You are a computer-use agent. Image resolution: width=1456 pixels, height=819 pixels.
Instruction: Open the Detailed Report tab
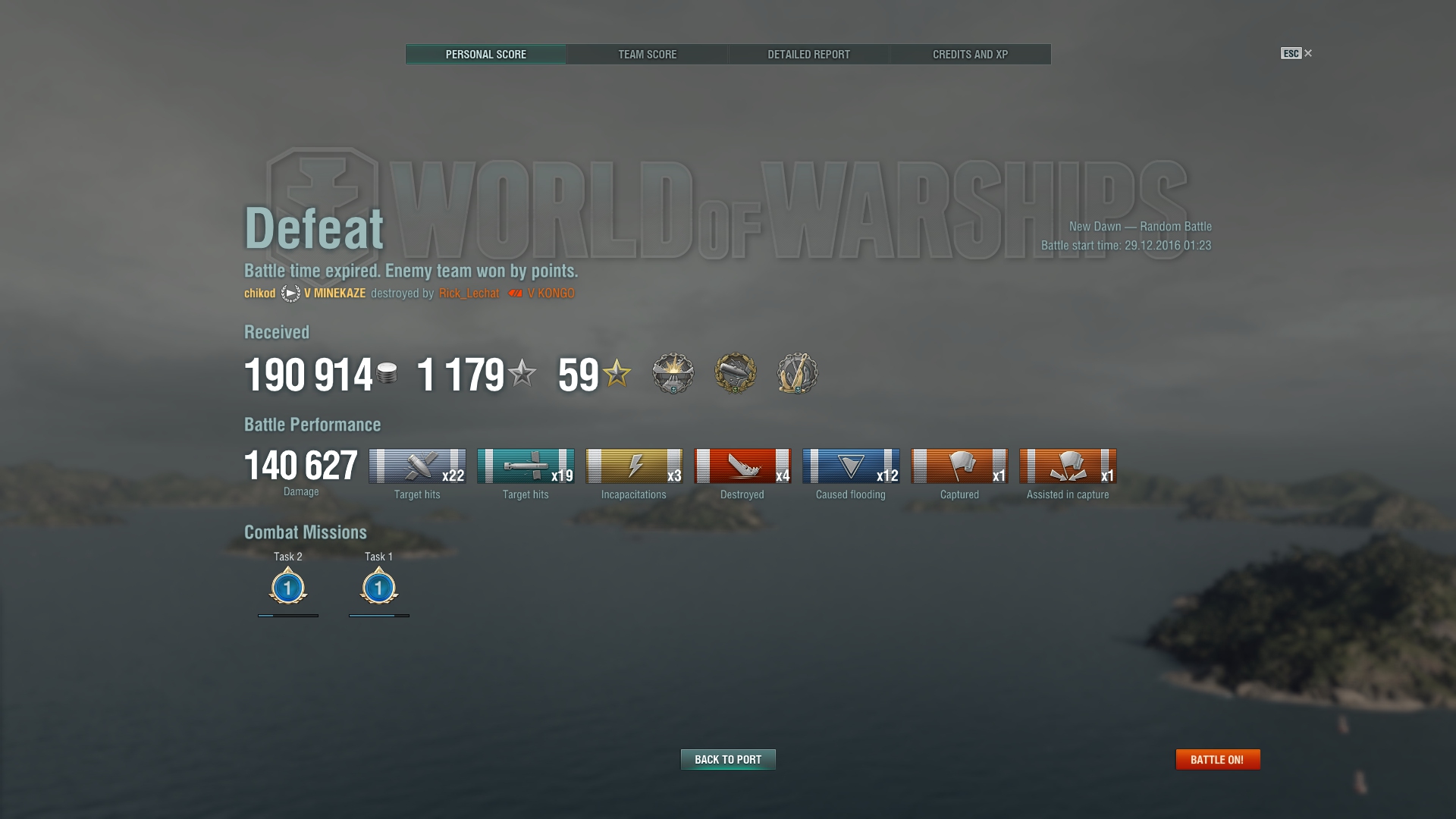[x=808, y=55]
